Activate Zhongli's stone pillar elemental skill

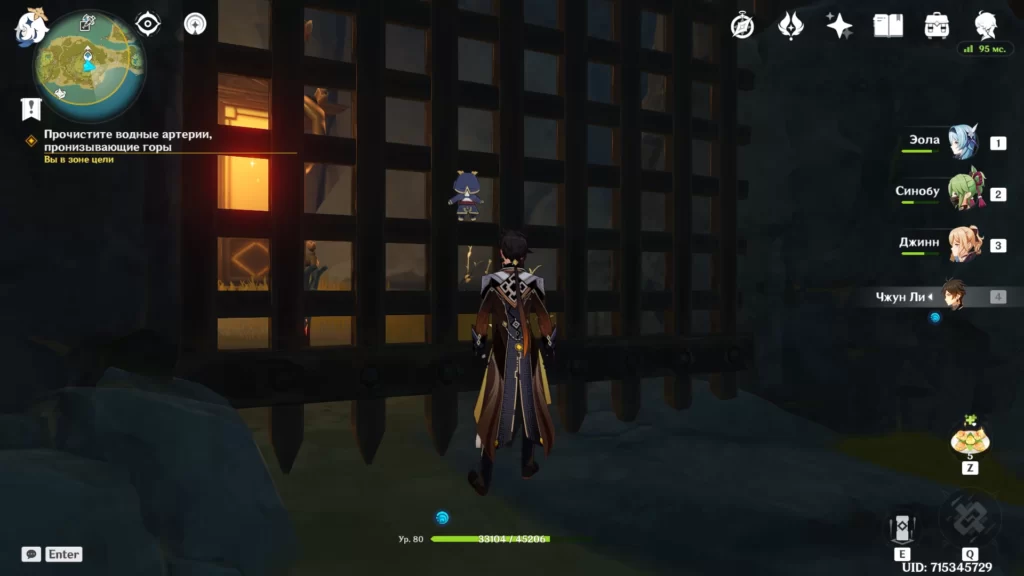[901, 527]
